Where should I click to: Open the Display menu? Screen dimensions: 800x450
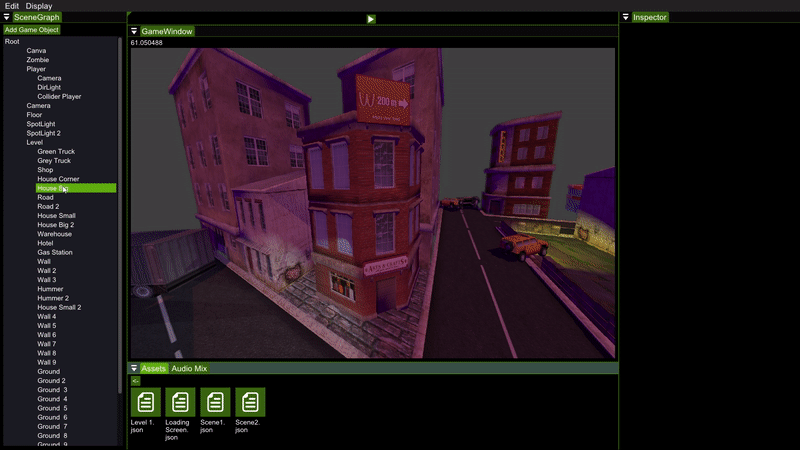pyautogui.click(x=39, y=6)
